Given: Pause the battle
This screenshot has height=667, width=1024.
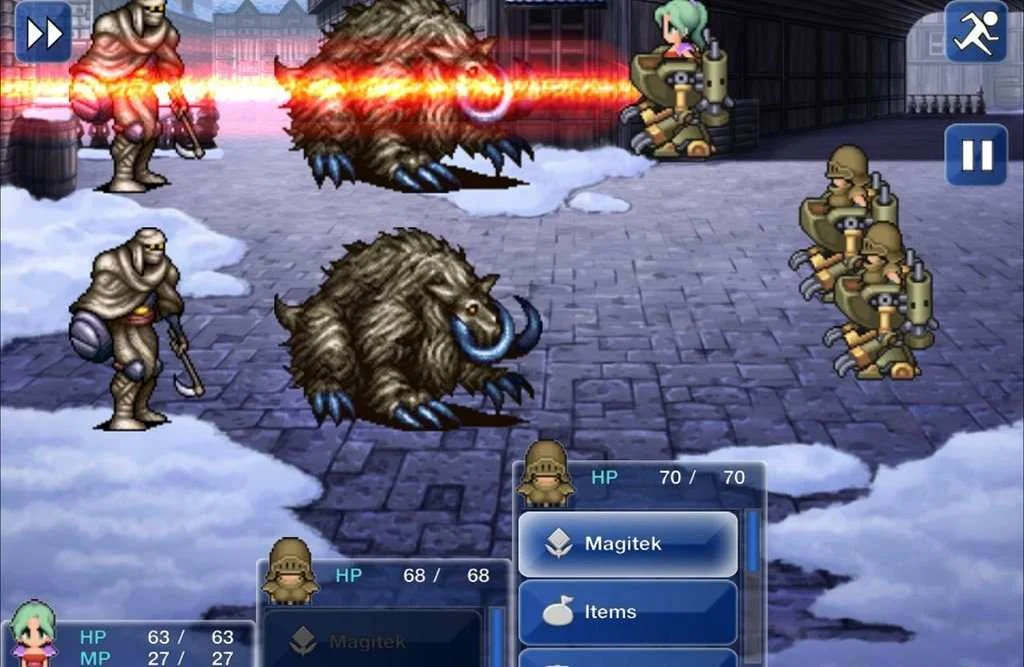Looking at the screenshot, I should pos(976,155).
